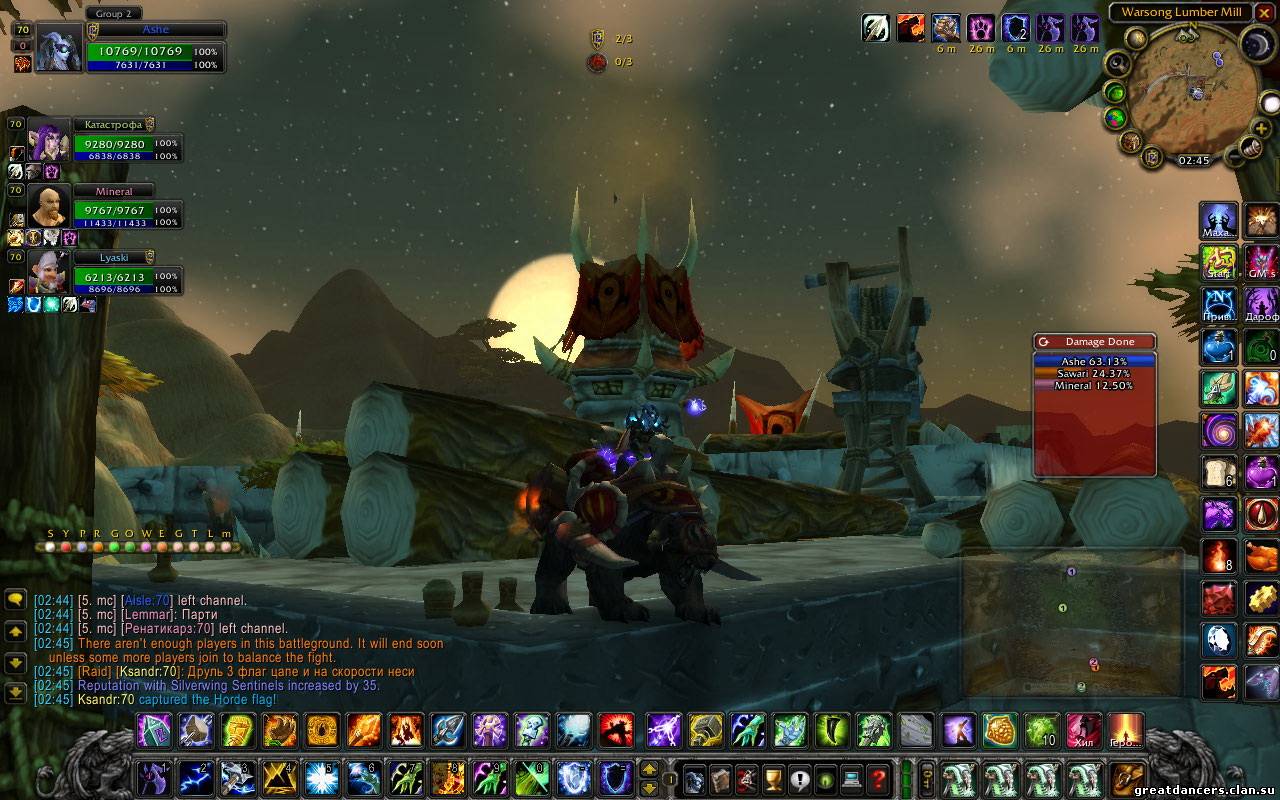Open the chat menu speech bubble button
This screenshot has height=800, width=1280.
tap(15, 600)
